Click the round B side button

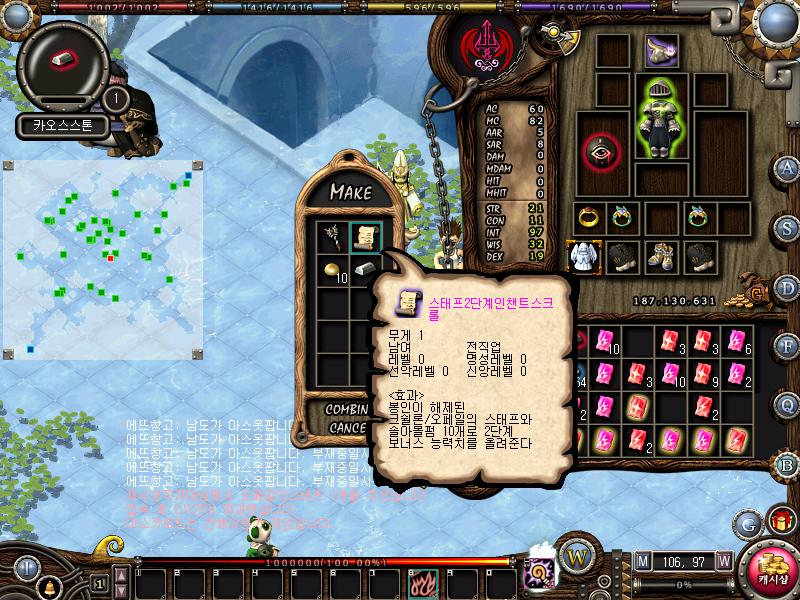[787, 463]
